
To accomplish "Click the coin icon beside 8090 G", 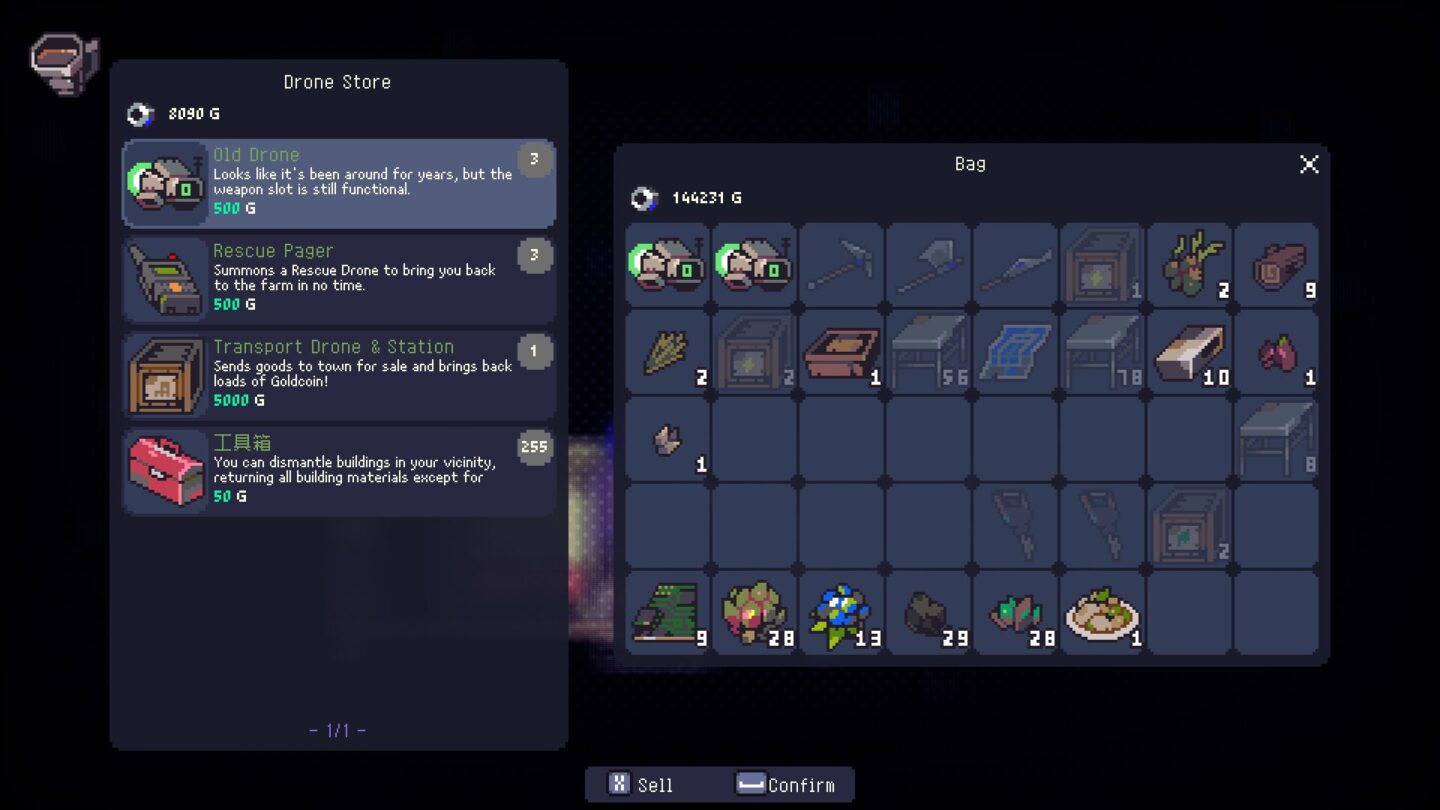I will 140,113.
